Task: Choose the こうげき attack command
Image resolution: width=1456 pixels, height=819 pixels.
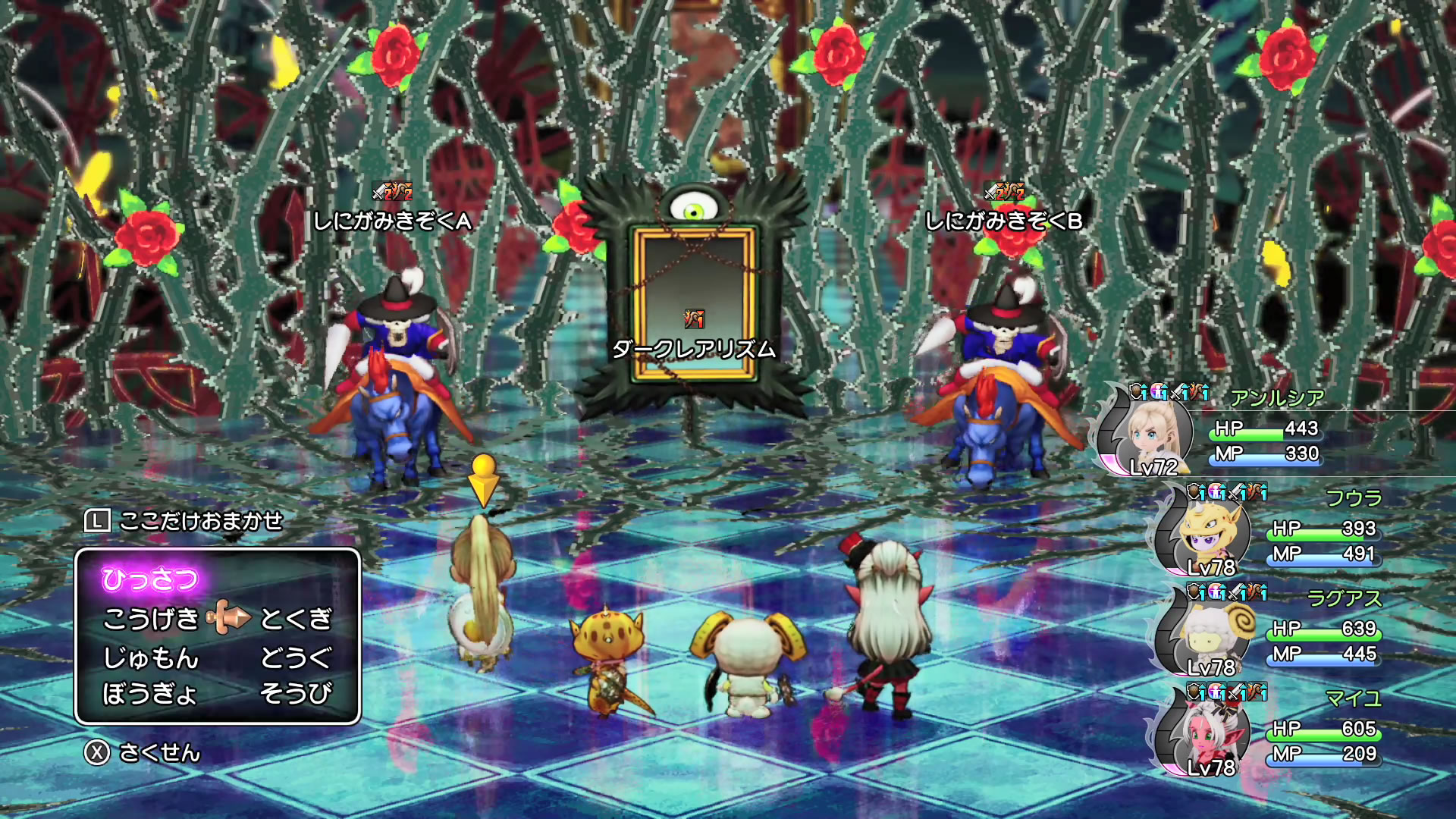Action: pos(151,619)
